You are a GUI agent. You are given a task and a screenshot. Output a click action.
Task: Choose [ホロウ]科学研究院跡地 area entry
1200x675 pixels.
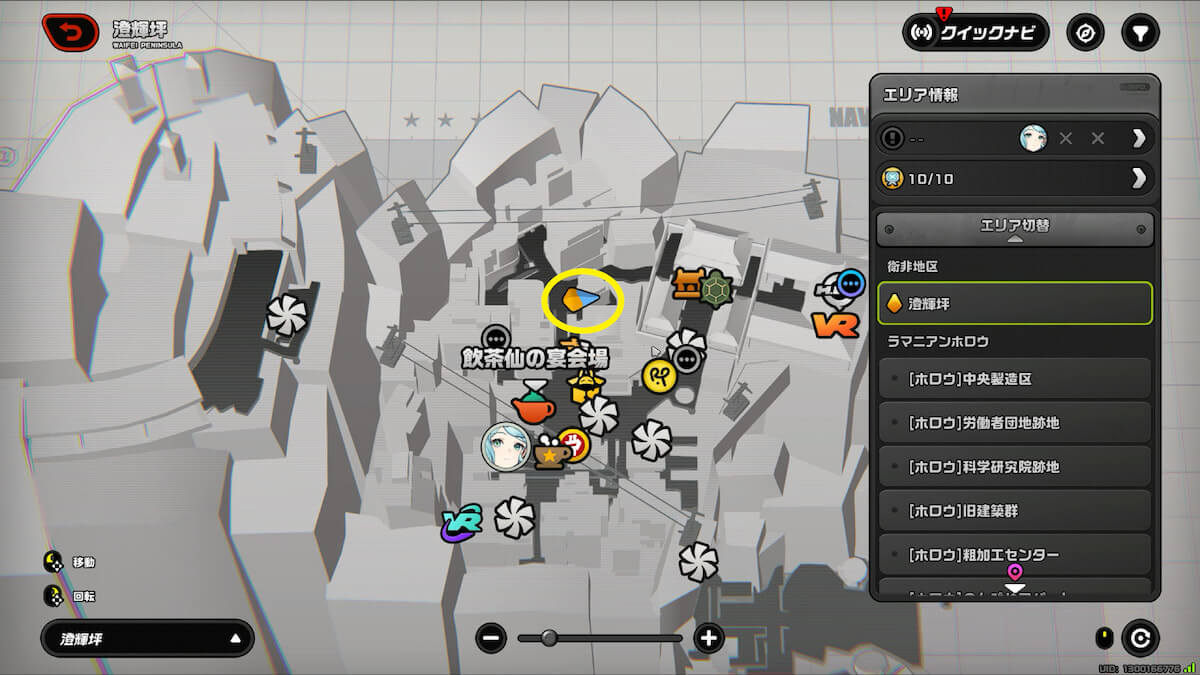coord(1015,467)
